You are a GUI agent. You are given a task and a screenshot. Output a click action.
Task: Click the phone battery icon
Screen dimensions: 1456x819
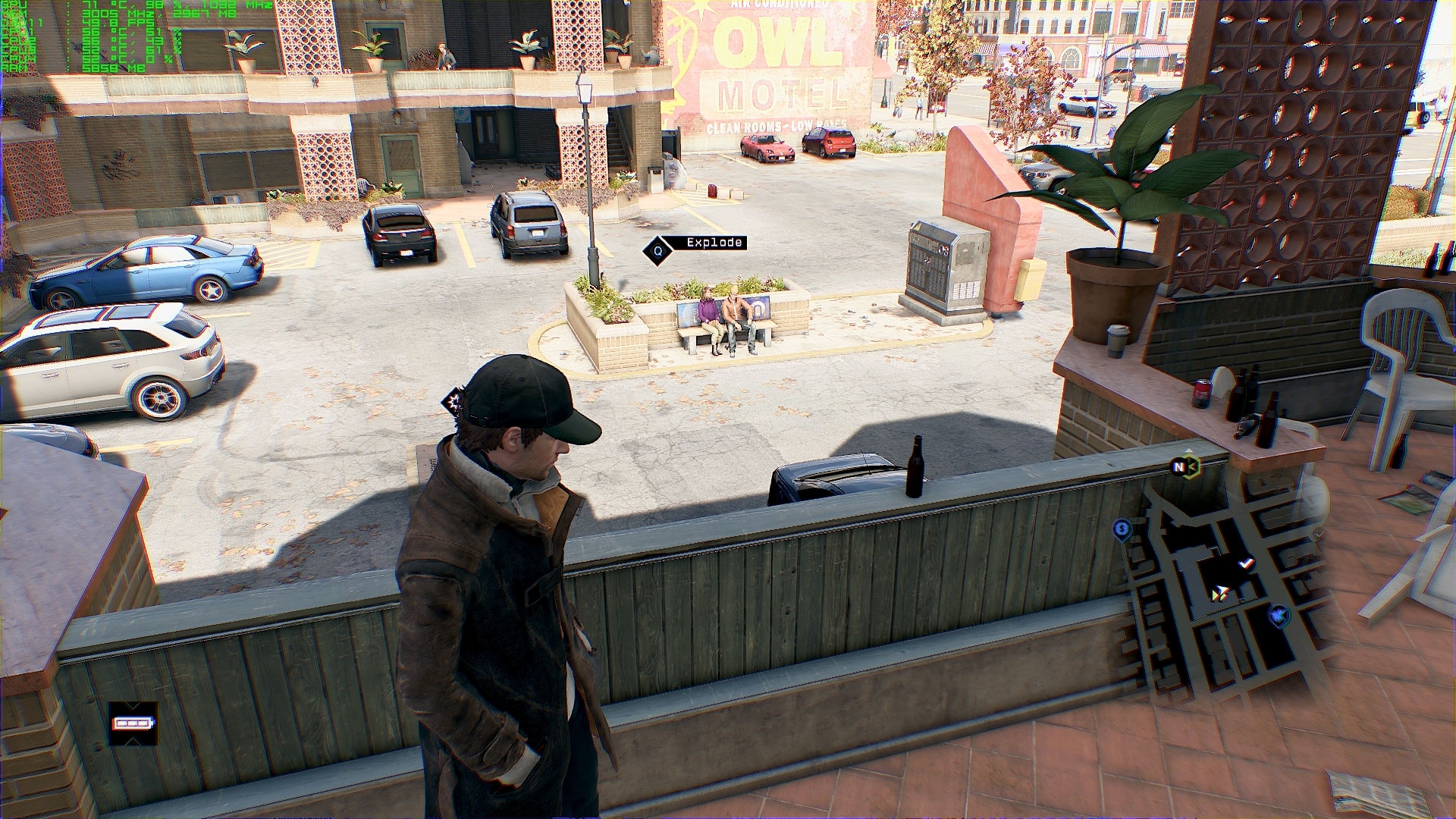tap(133, 723)
